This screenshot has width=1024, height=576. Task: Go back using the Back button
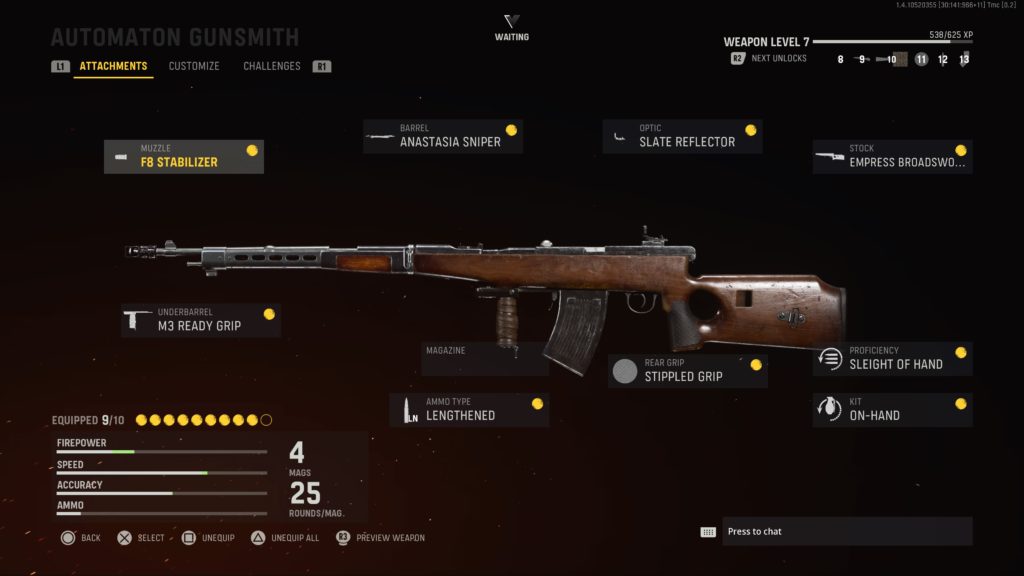tap(81, 538)
